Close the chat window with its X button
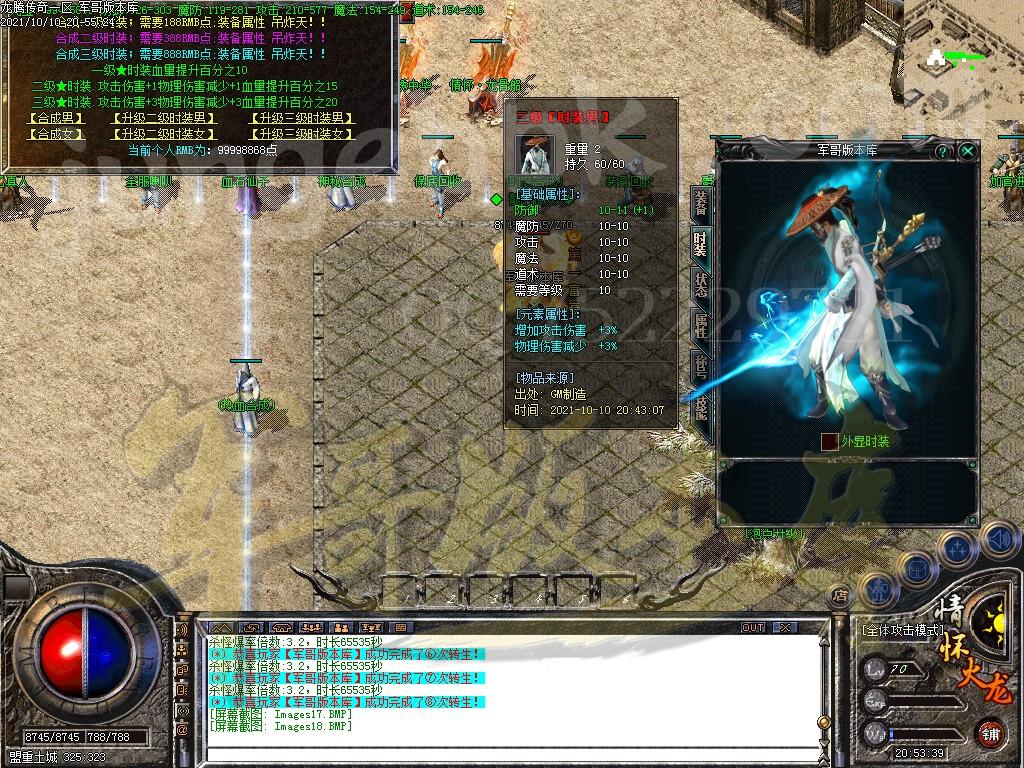 [x=785, y=627]
